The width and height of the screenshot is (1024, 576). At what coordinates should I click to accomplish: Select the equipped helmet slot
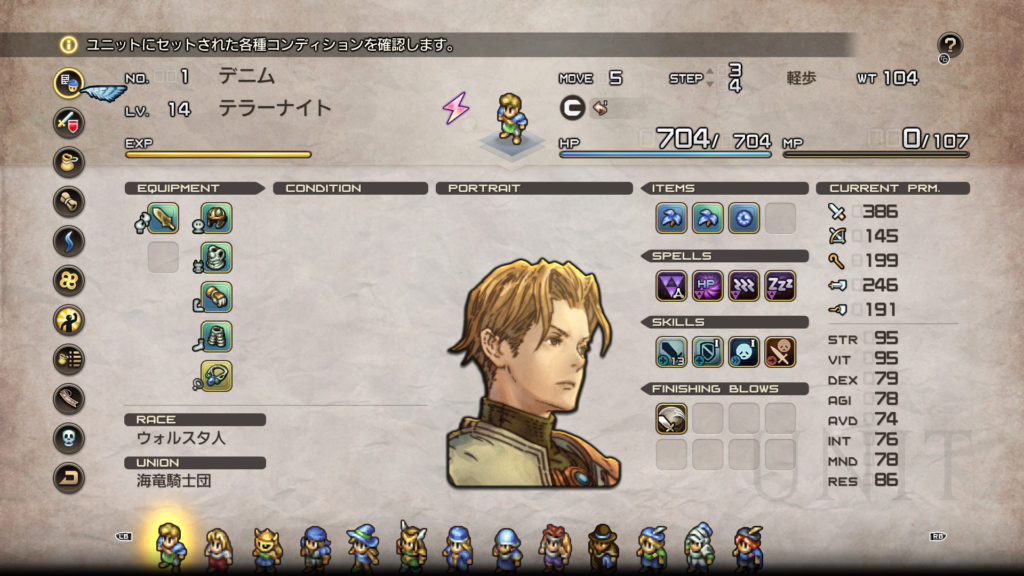click(216, 217)
